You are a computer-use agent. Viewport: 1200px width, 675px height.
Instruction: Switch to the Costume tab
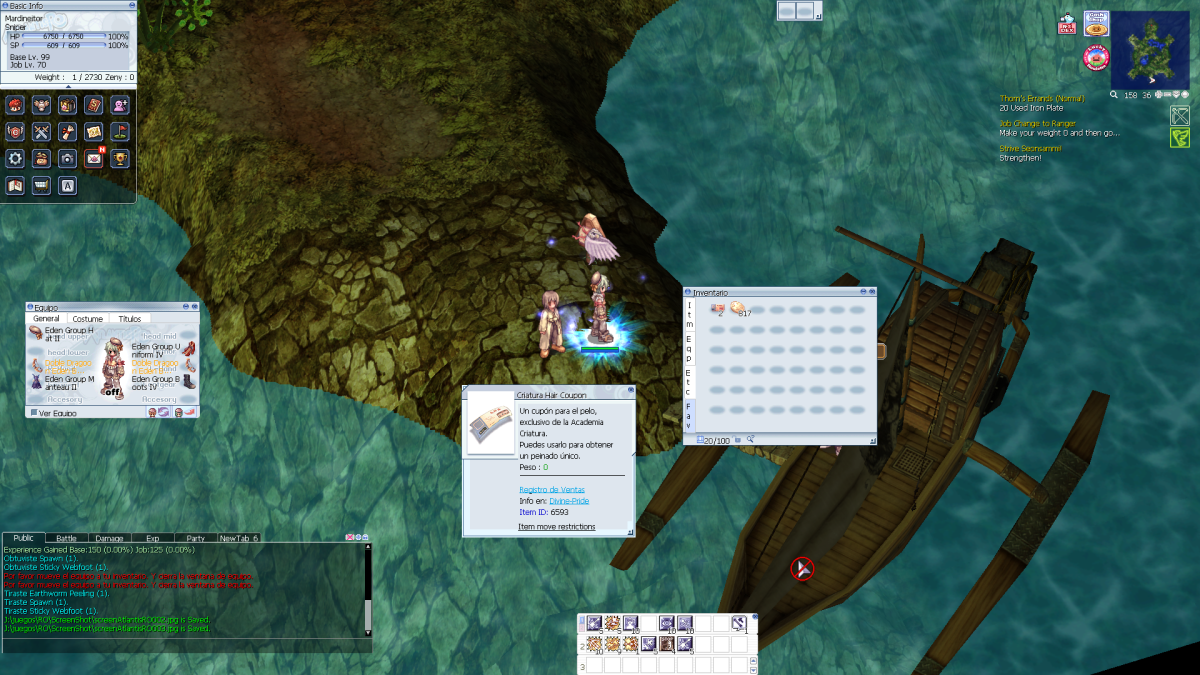(87, 319)
